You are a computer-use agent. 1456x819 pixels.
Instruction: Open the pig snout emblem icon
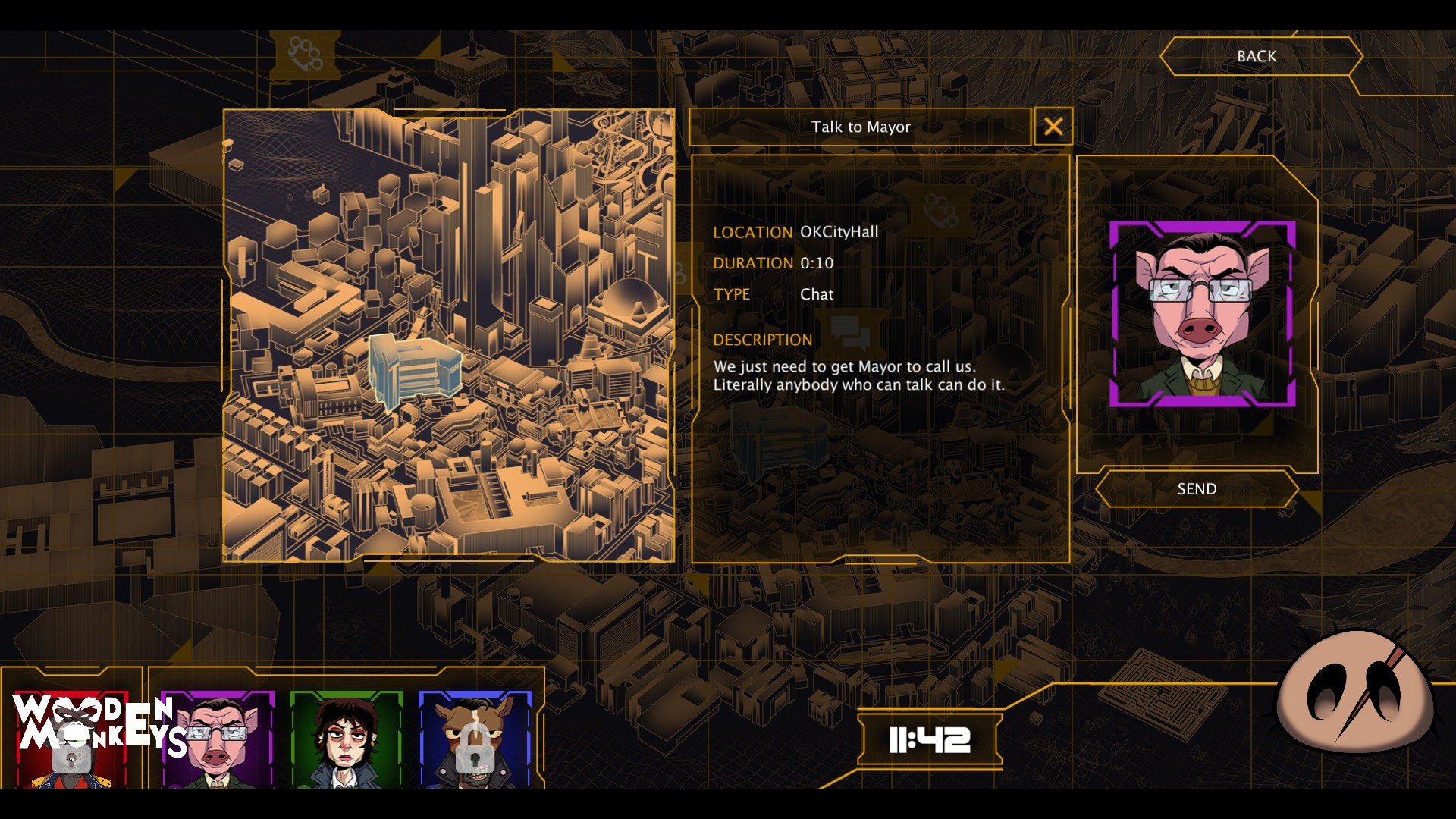pyautogui.click(x=1355, y=692)
